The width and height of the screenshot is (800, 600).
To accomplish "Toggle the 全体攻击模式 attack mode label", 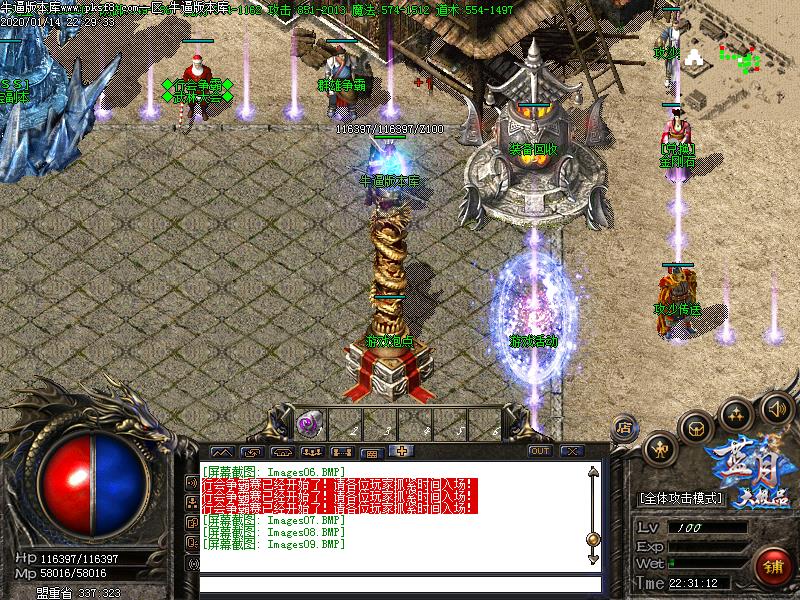I will pyautogui.click(x=689, y=497).
